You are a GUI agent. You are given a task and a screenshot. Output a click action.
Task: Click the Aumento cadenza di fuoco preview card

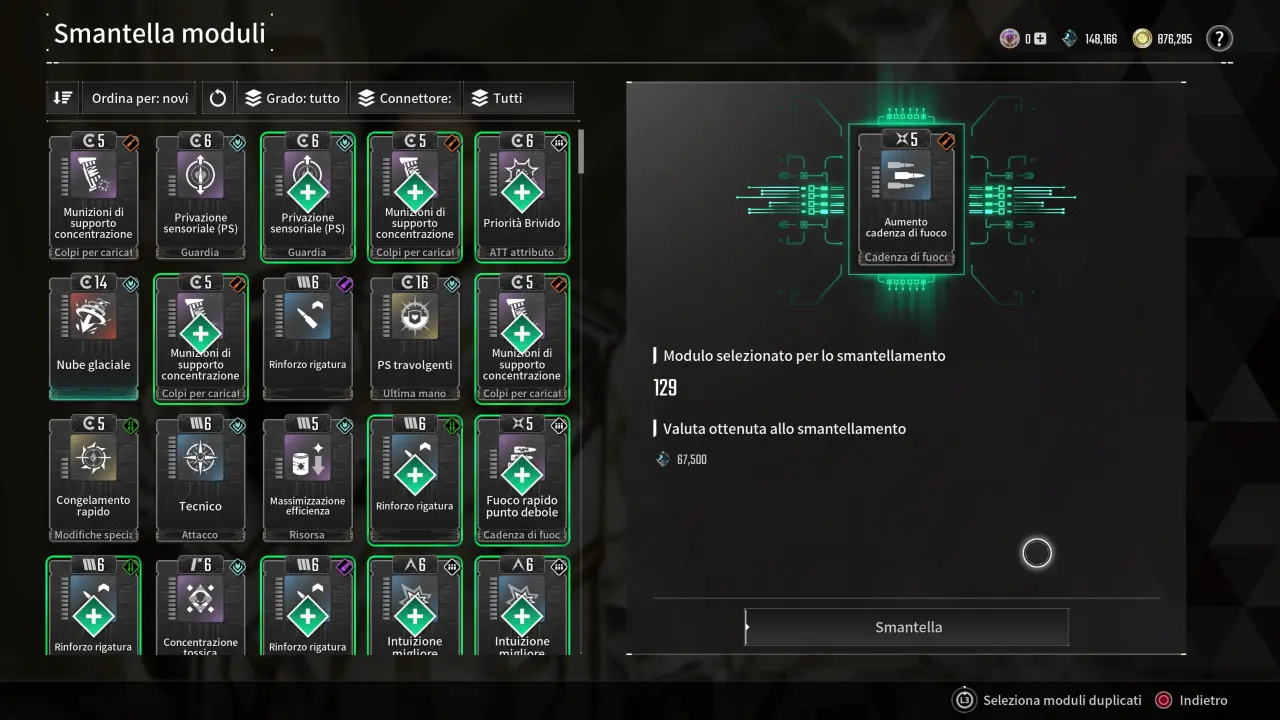tap(906, 199)
